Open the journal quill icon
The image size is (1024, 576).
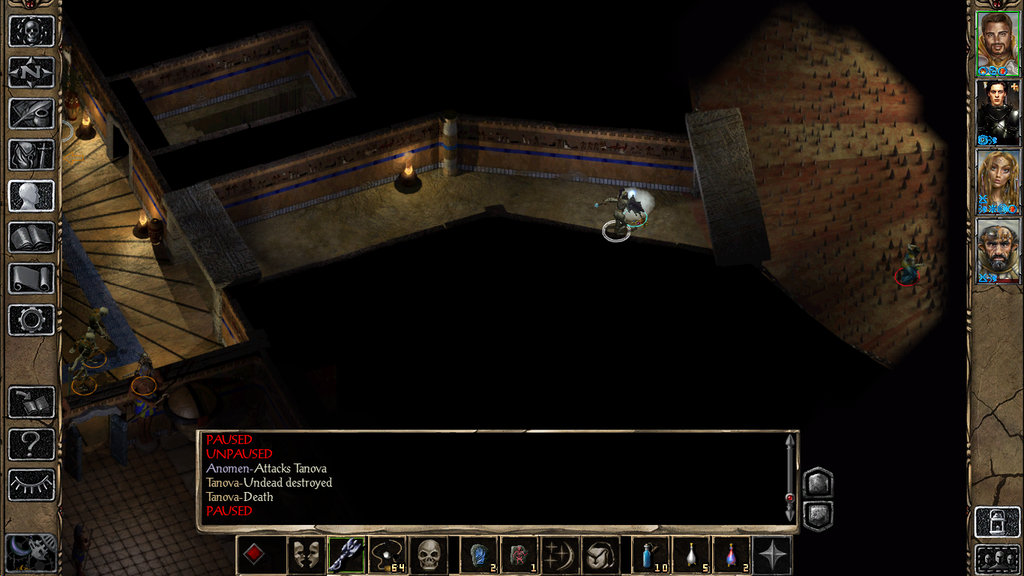31,113
